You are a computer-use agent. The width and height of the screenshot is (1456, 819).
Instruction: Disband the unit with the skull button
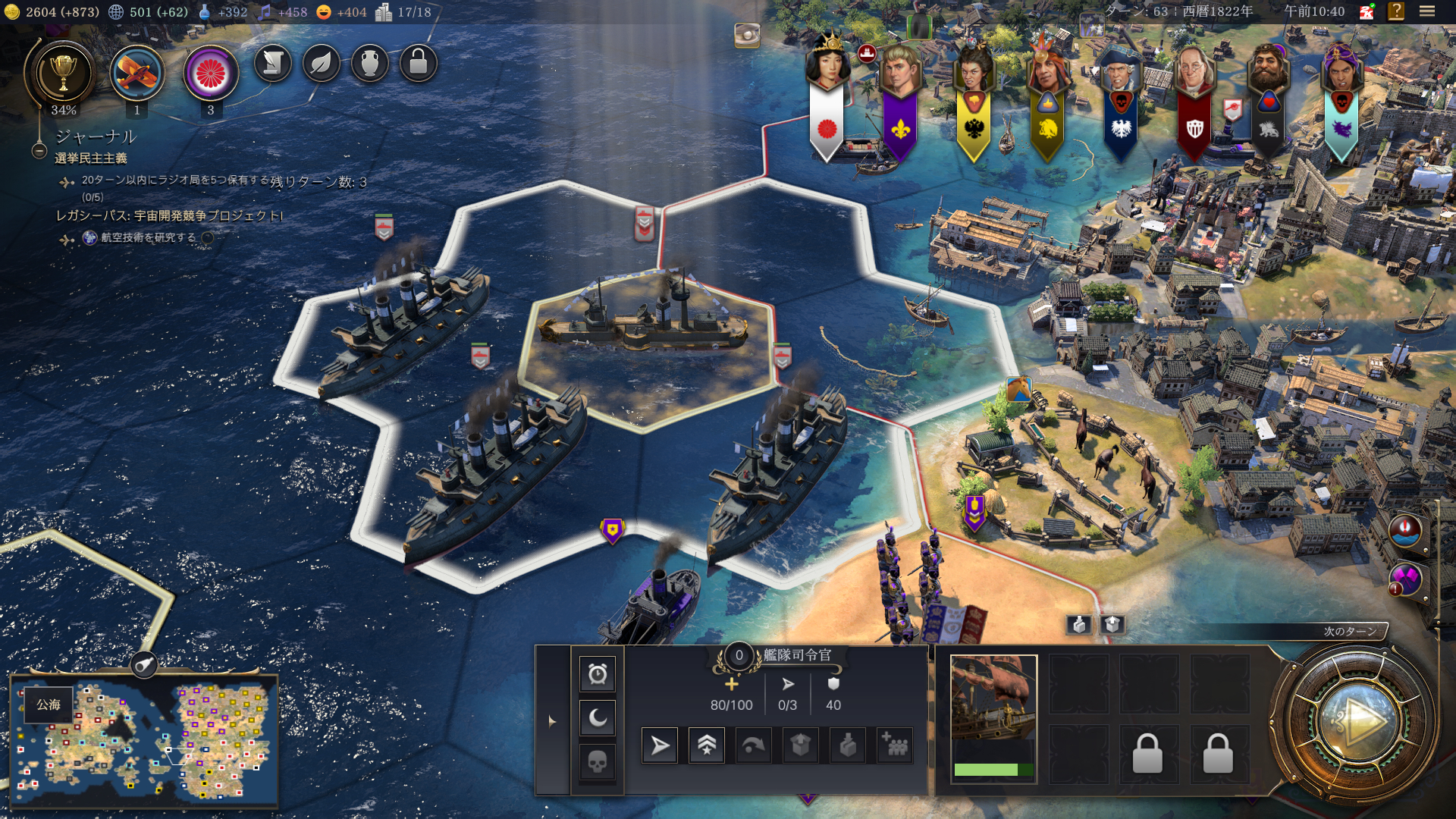tap(598, 761)
